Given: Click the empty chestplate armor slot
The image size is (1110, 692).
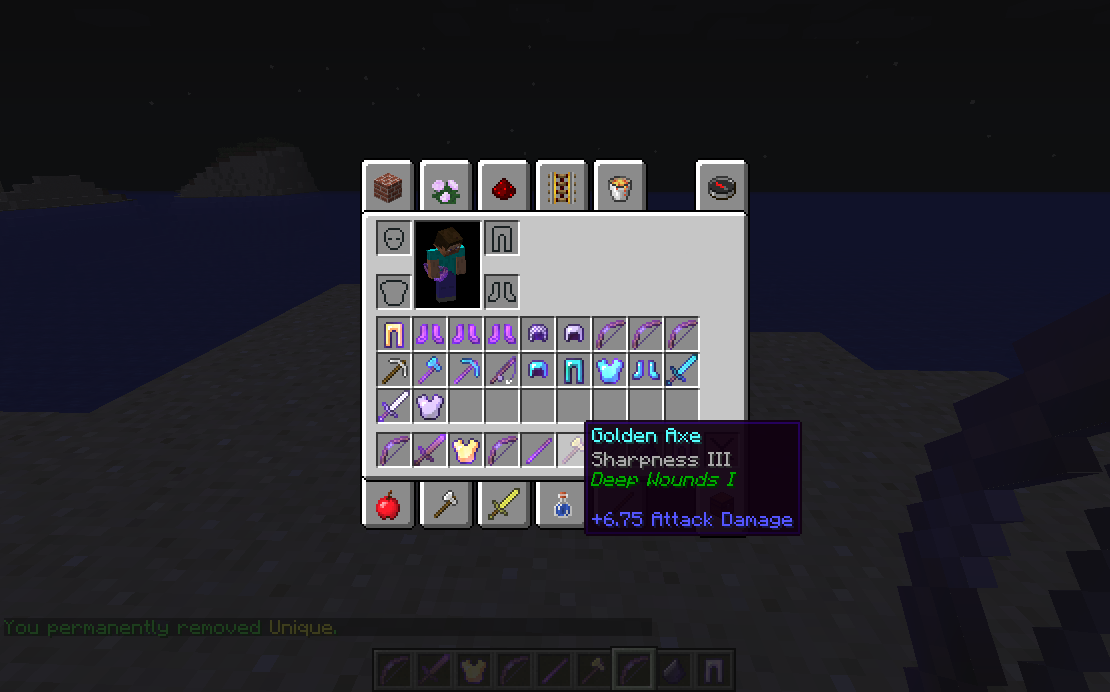Looking at the screenshot, I should click(394, 292).
